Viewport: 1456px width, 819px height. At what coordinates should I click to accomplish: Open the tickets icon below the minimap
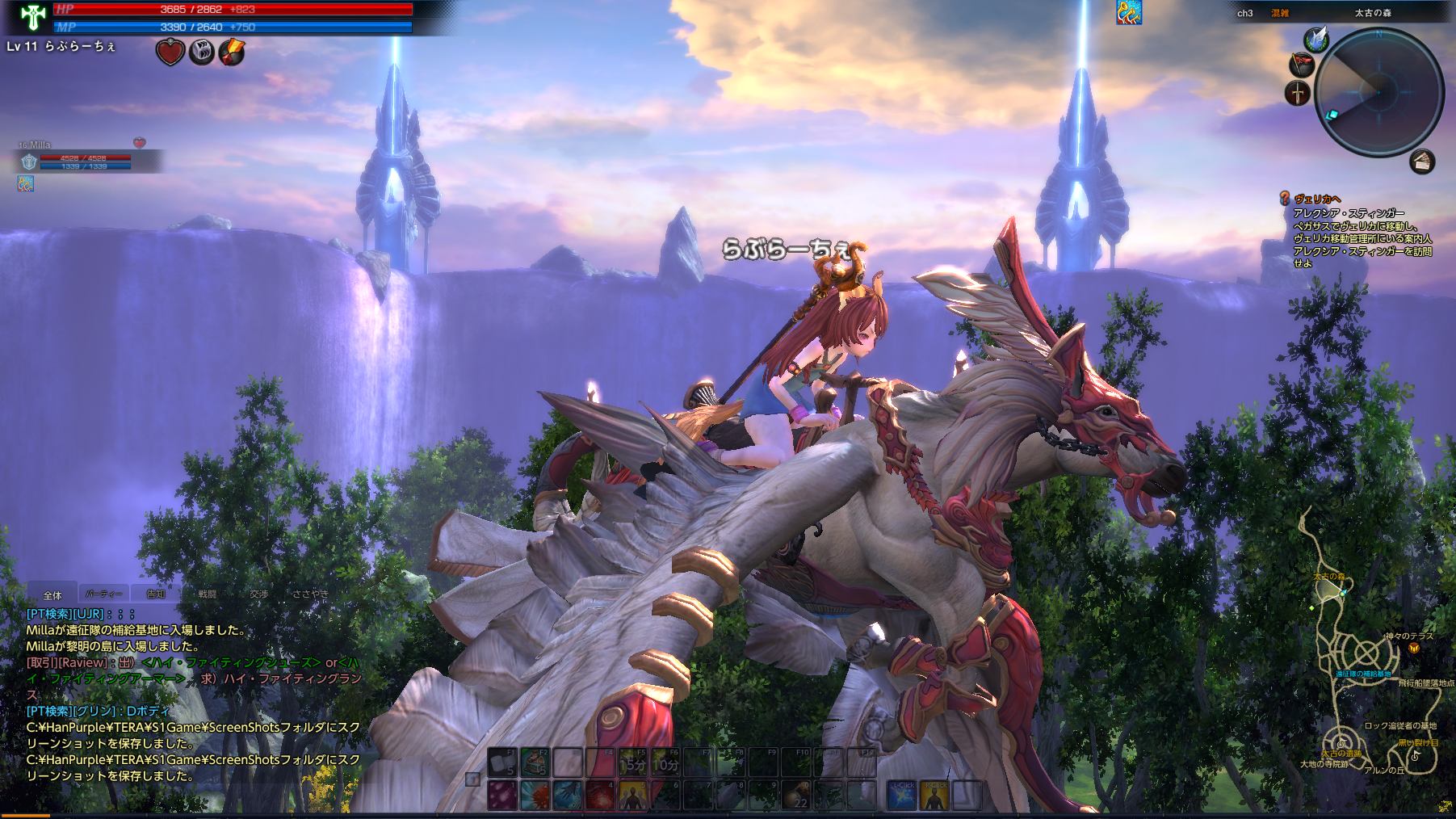tap(1422, 162)
